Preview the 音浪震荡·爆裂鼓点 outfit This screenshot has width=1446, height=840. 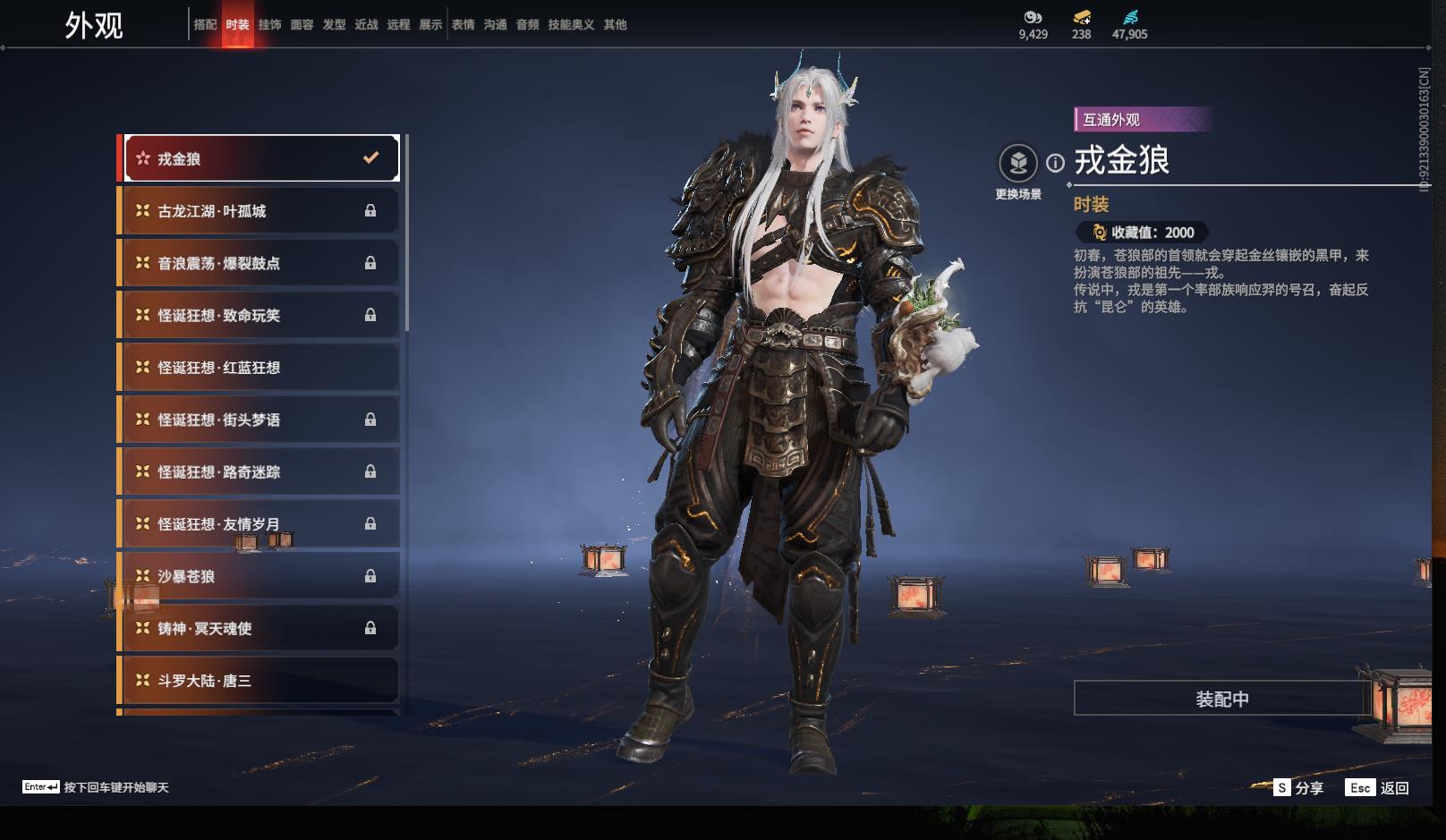tap(260, 263)
